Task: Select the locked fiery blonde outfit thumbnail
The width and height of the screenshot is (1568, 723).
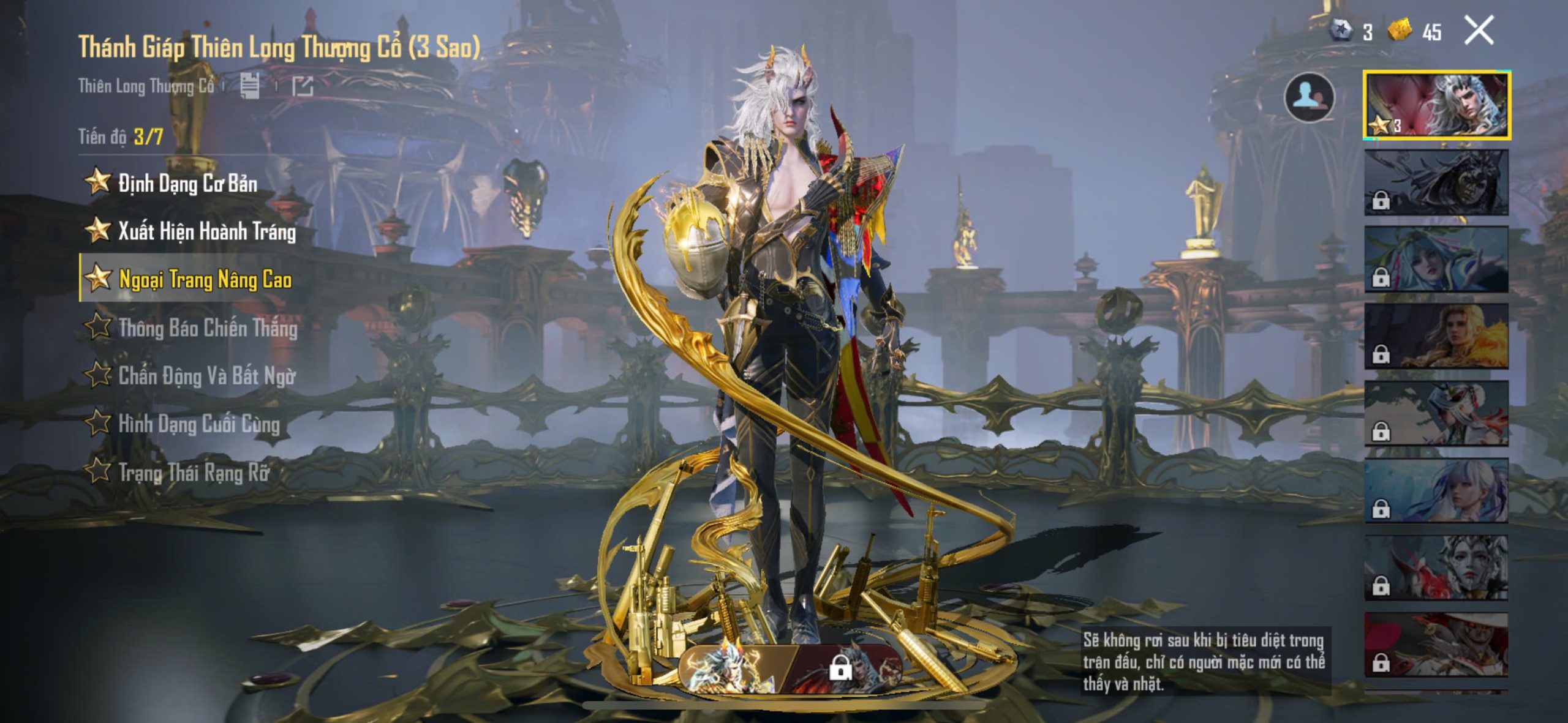Action: 1436,337
